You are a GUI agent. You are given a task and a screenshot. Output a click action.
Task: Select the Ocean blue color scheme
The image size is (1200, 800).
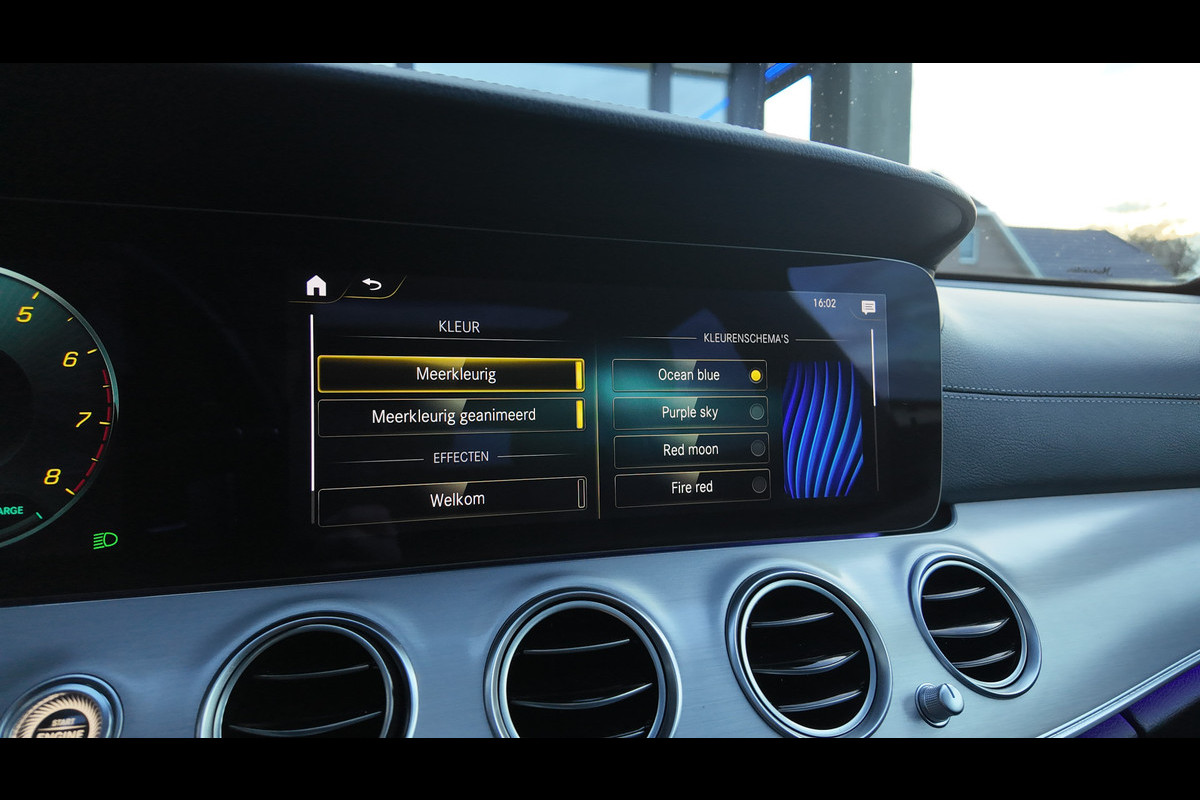click(x=689, y=375)
